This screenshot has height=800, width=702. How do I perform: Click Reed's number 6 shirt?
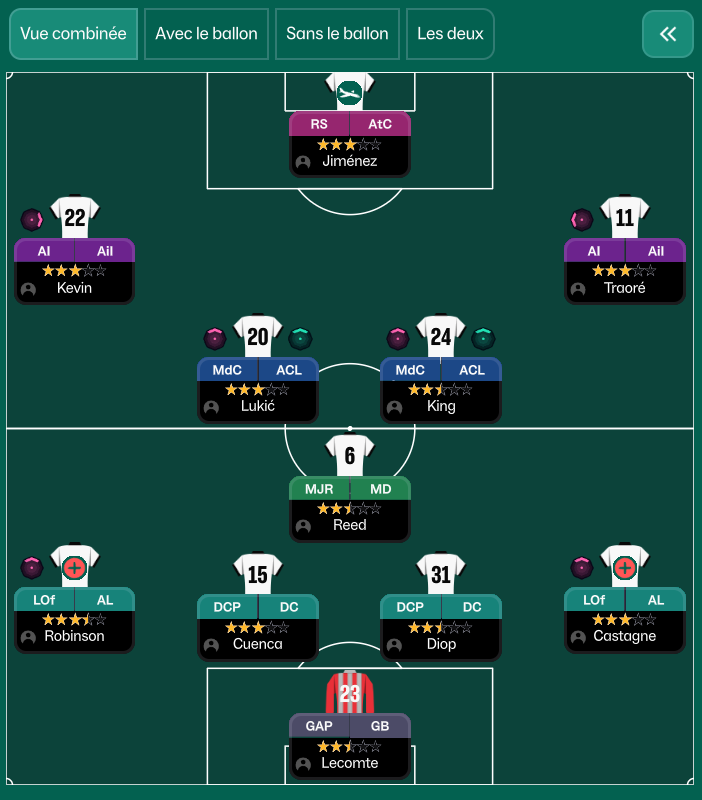(350, 456)
